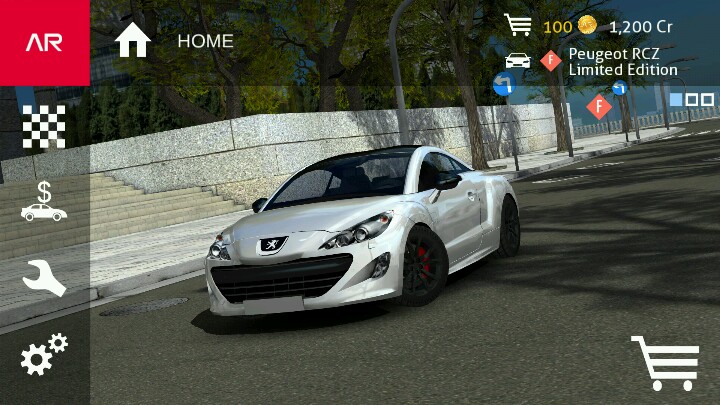Click the Peugeot RCZ Limited Edition label

click(622, 62)
